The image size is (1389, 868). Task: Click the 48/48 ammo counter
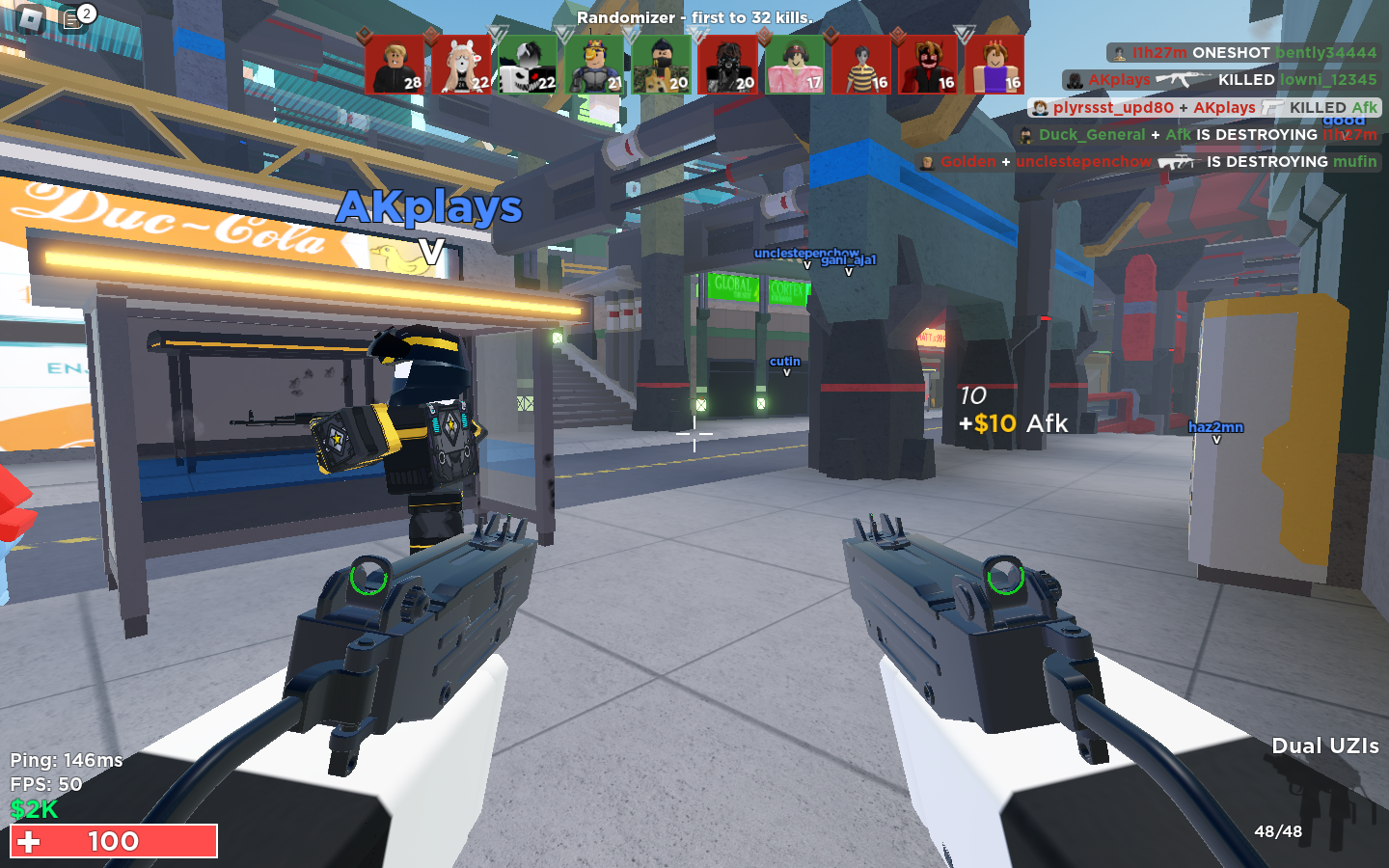click(x=1277, y=829)
